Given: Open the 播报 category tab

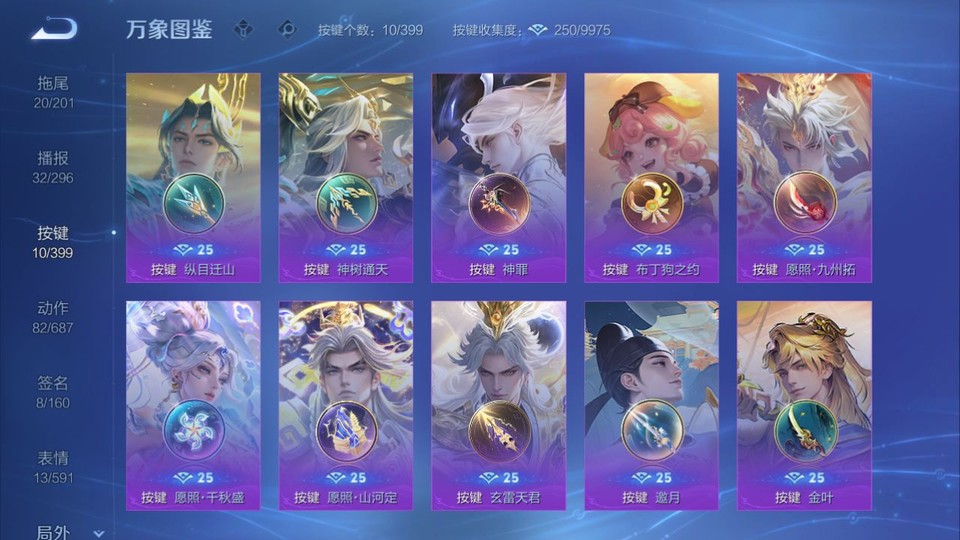Looking at the screenshot, I should (x=53, y=166).
